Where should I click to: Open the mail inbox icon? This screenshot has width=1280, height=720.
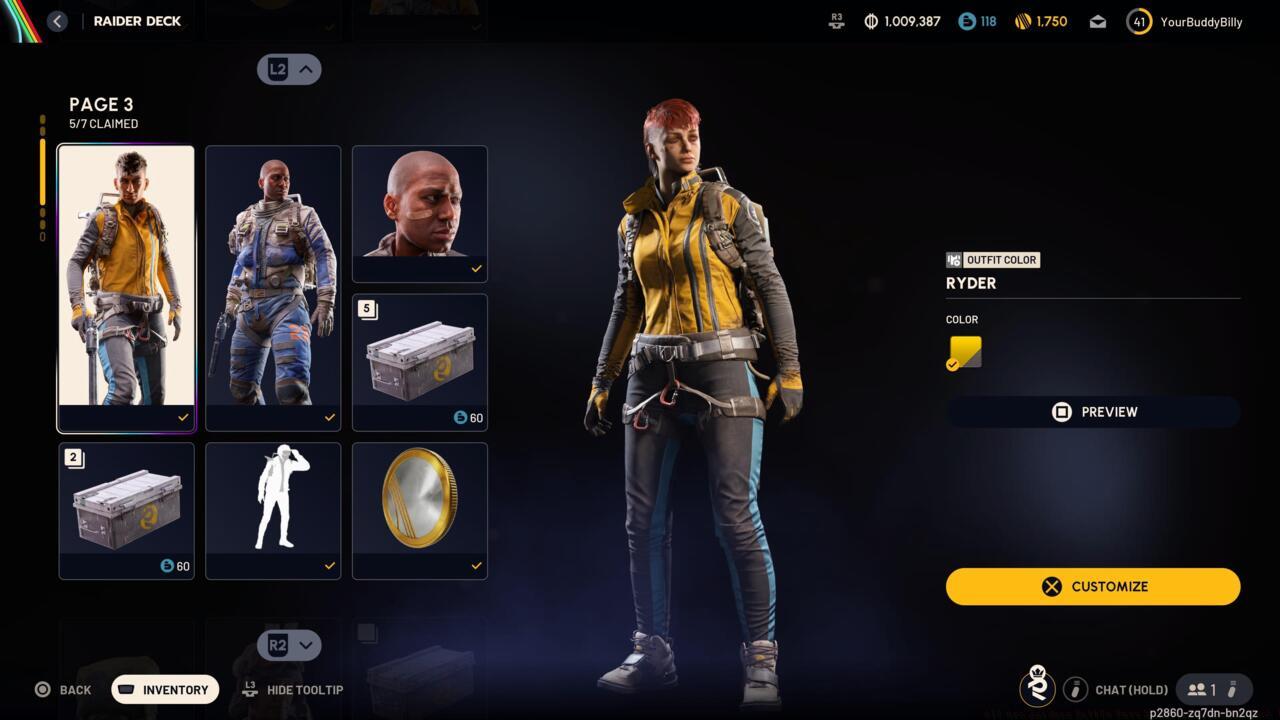[1097, 21]
